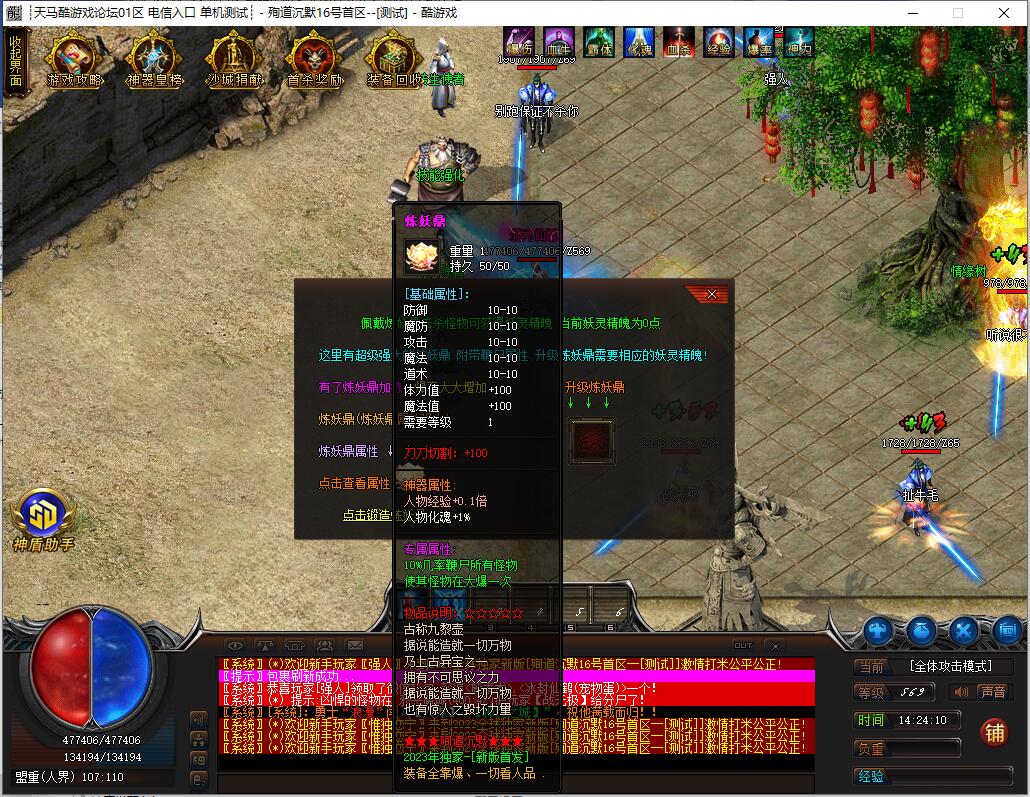Open the 铺 shop button

[993, 733]
